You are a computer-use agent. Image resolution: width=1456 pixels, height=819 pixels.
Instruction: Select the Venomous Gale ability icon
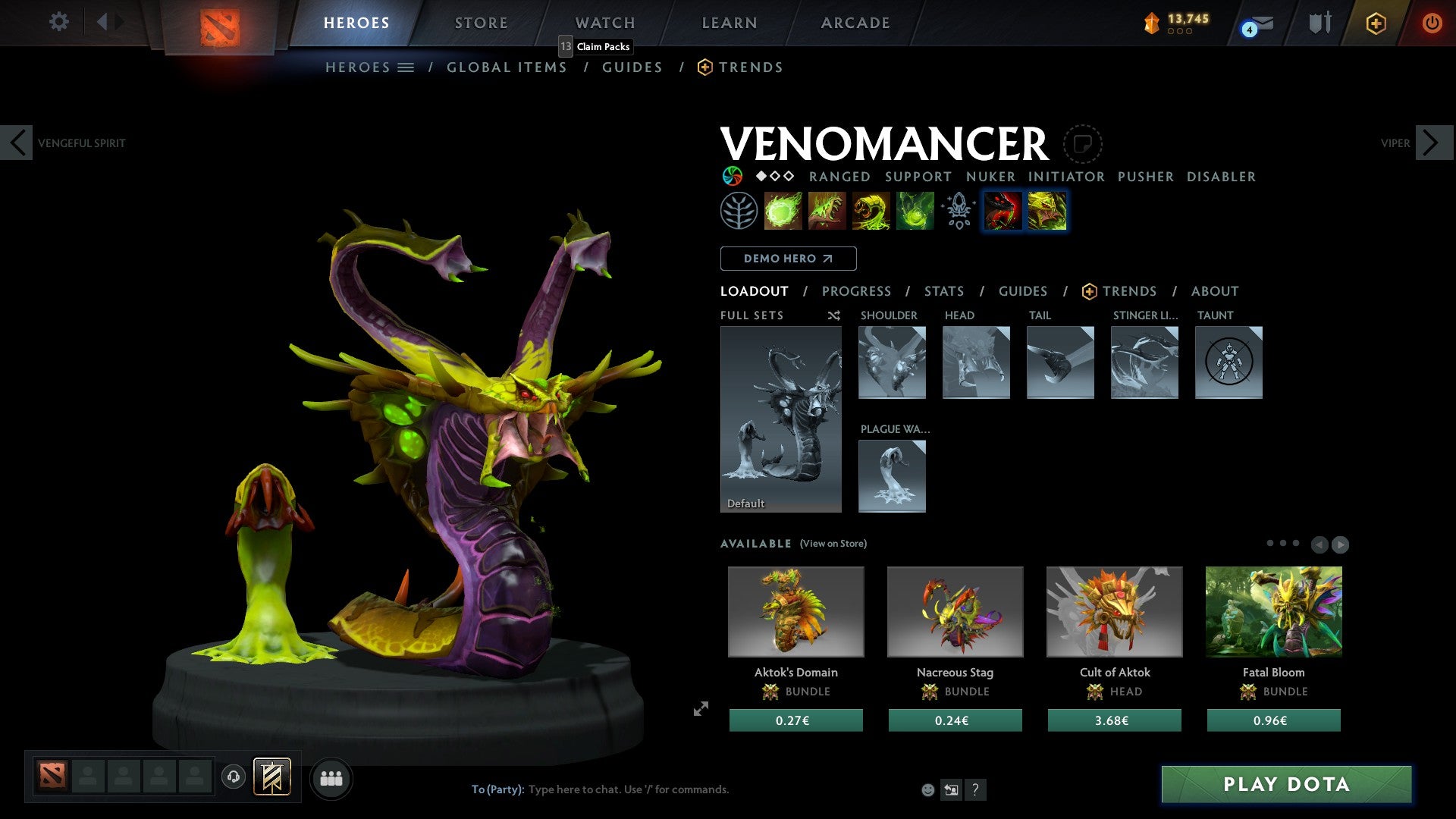(784, 212)
